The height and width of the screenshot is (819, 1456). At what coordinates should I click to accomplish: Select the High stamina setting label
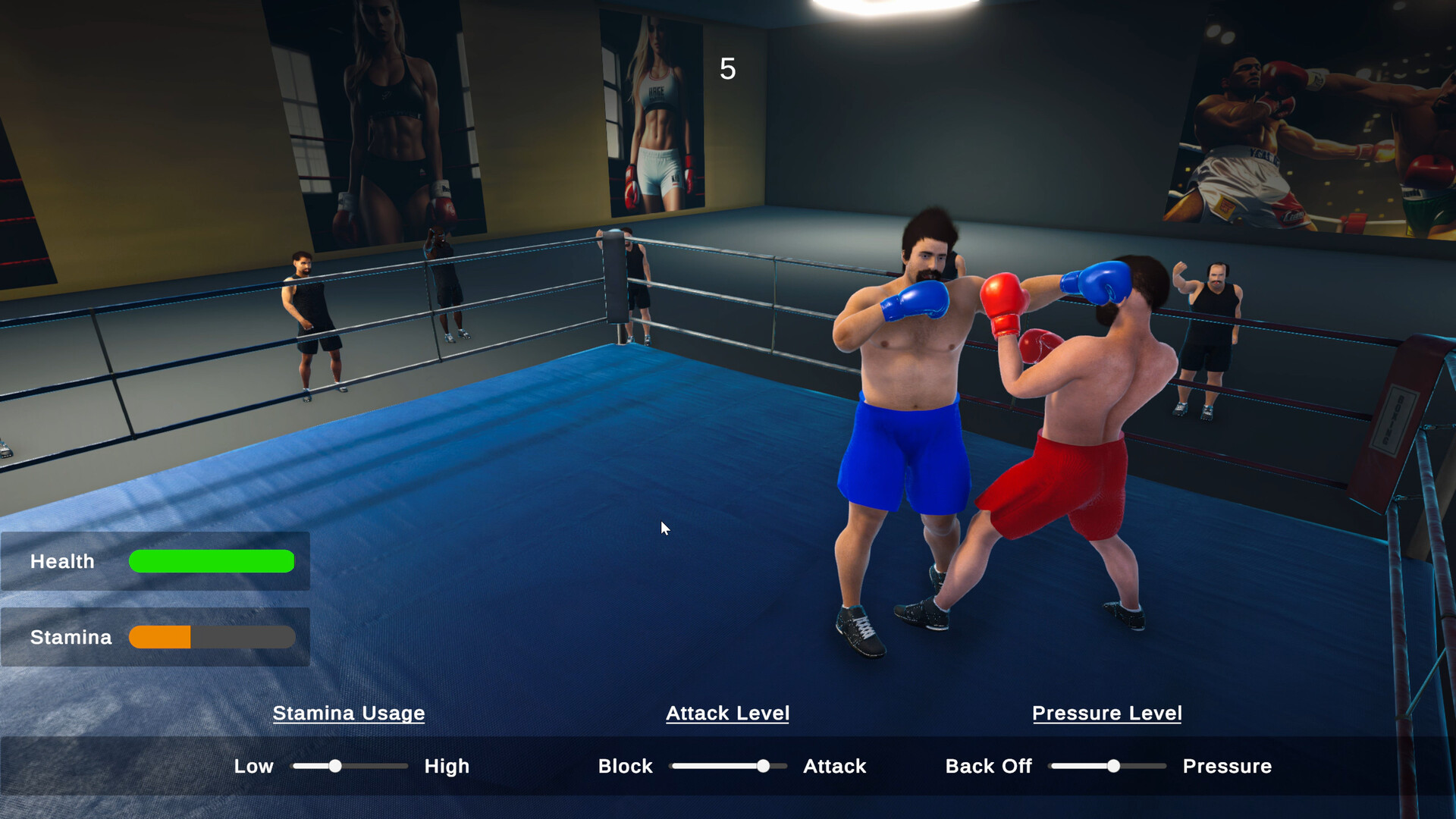[x=447, y=766]
